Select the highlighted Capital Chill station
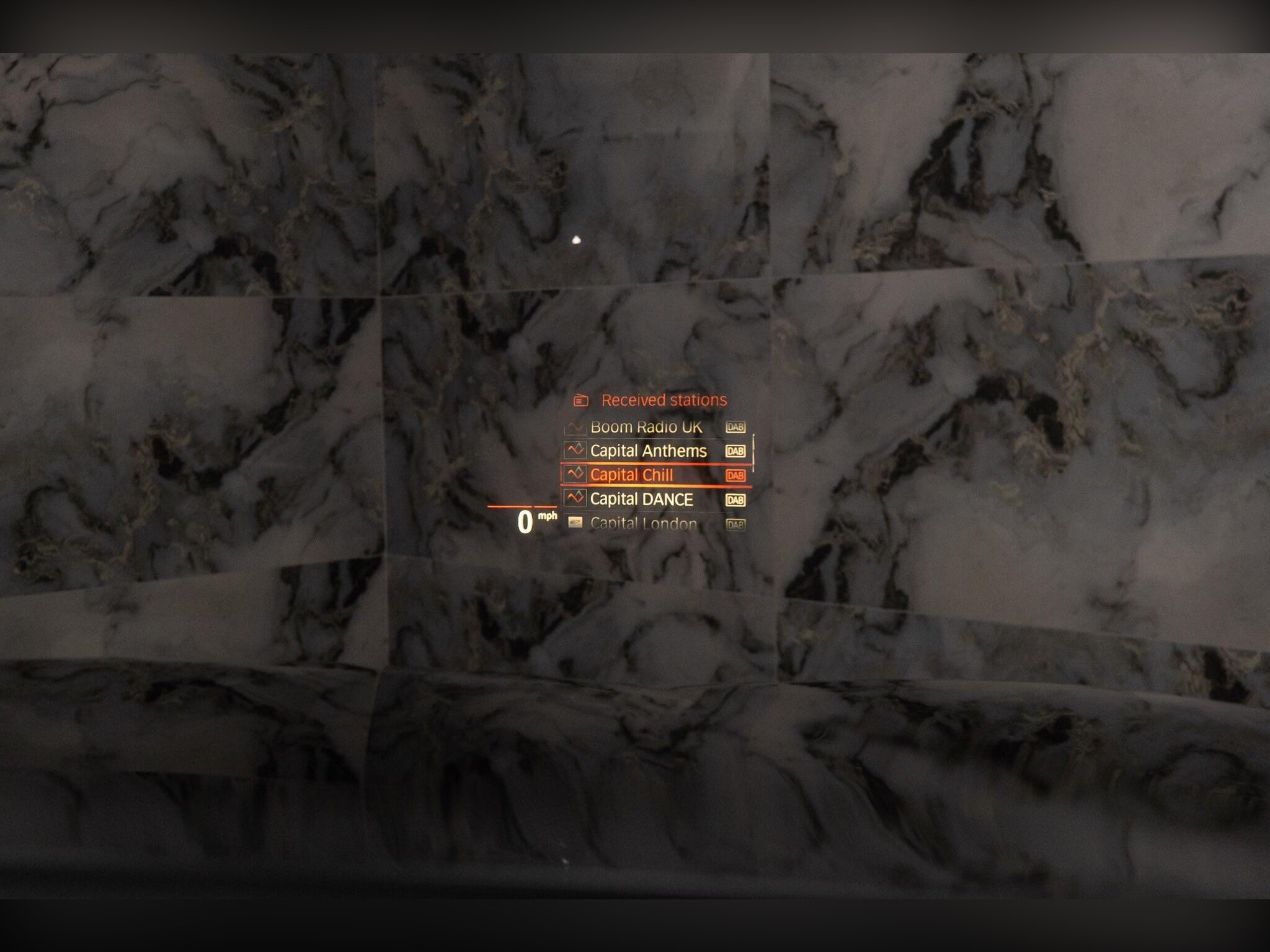 click(x=631, y=475)
